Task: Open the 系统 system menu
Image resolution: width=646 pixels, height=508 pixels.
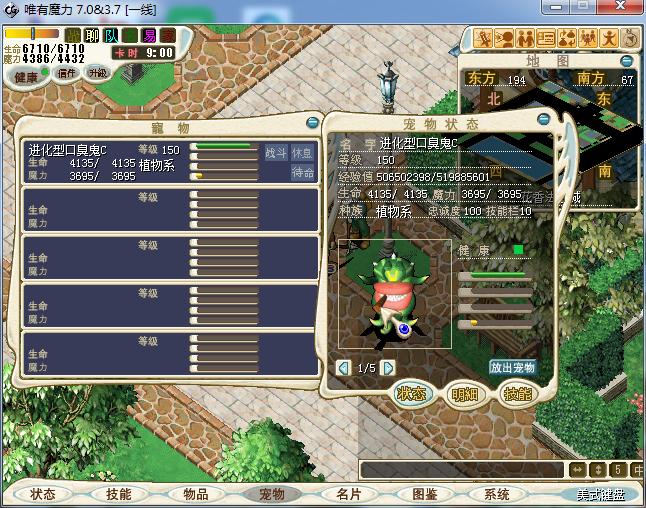Action: 497,494
